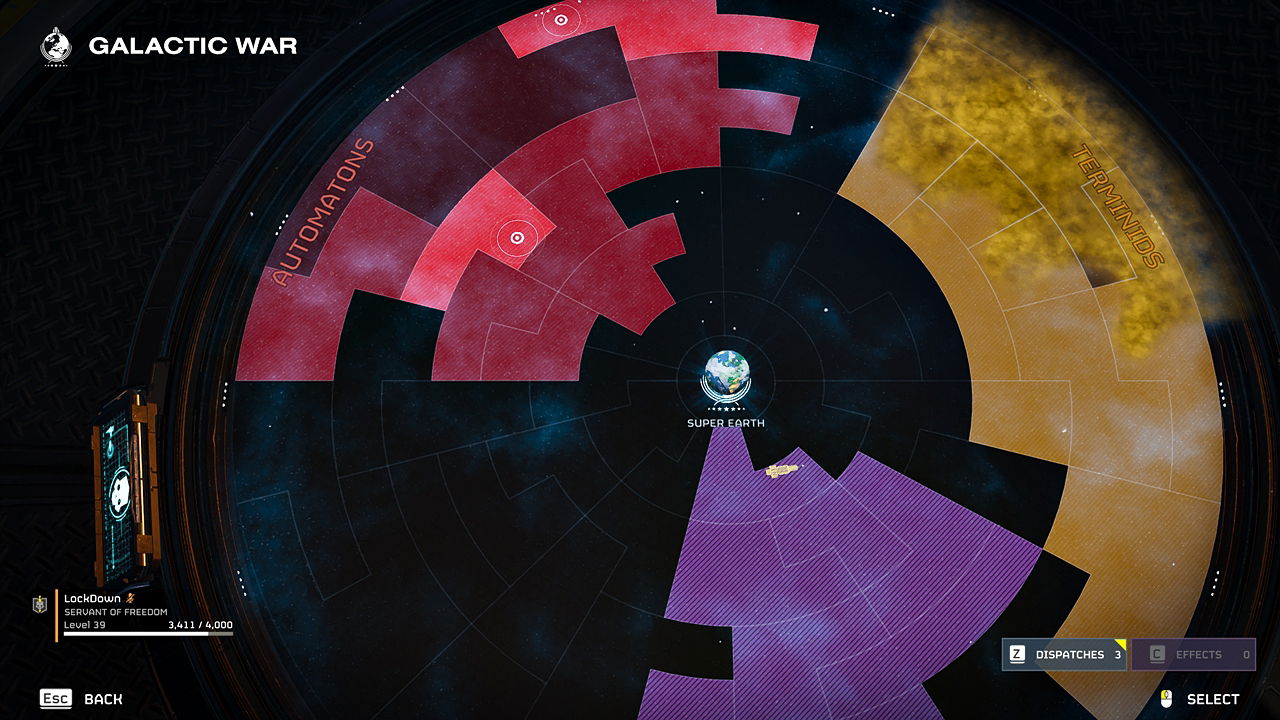The image size is (1280, 720).
Task: Click the globe emblem beside Galactic War title
Action: click(x=53, y=44)
